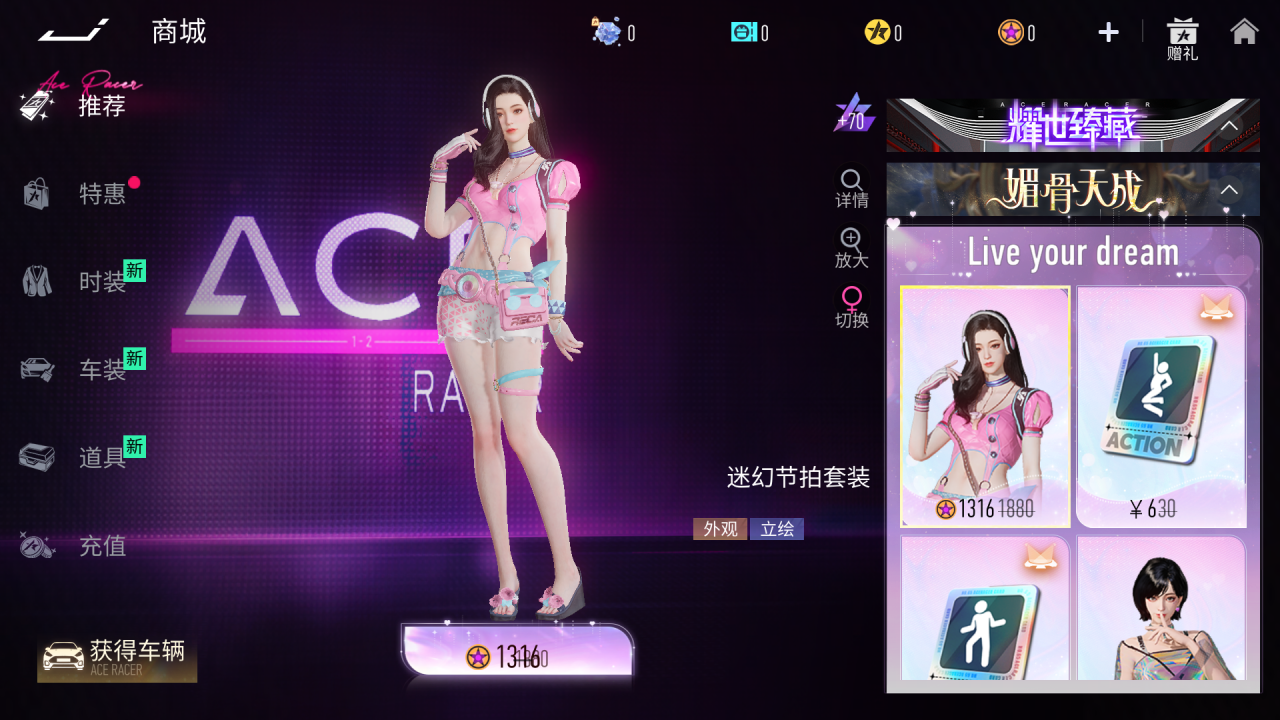Viewport: 1280px width, 720px height.
Task: Select the 车装 car skins category
Action: (101, 370)
